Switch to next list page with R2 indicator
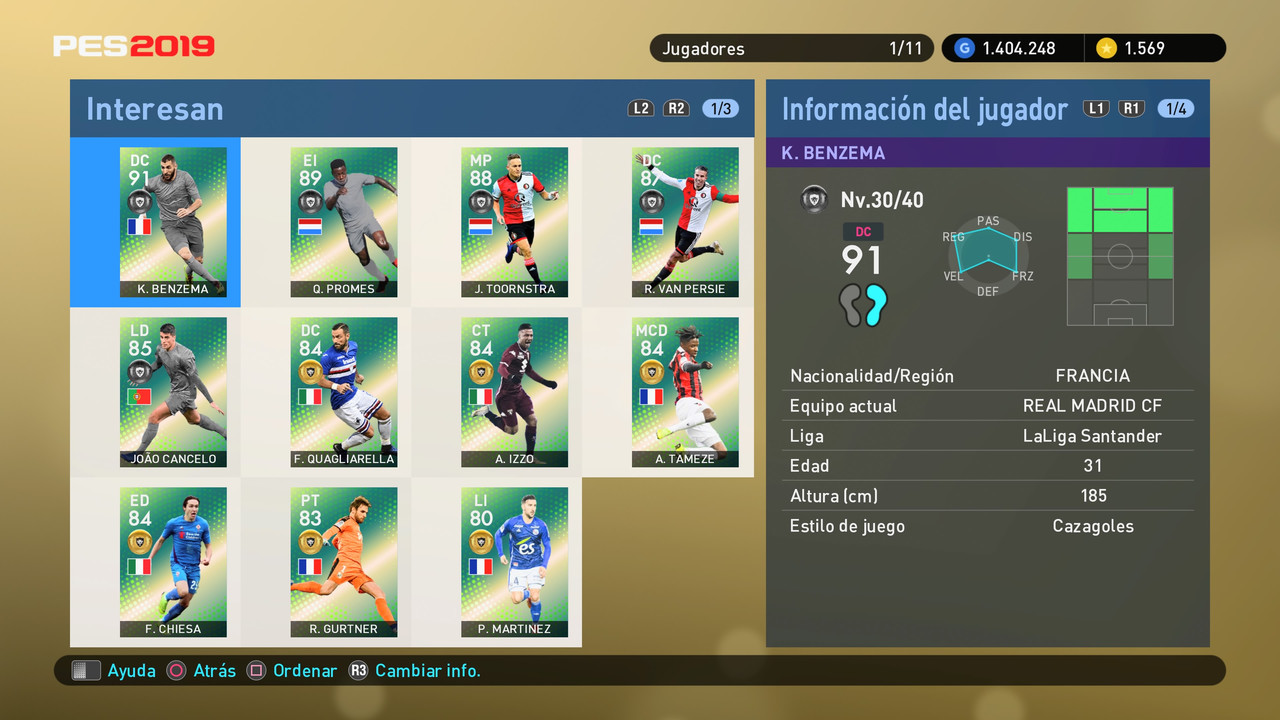 click(x=676, y=108)
